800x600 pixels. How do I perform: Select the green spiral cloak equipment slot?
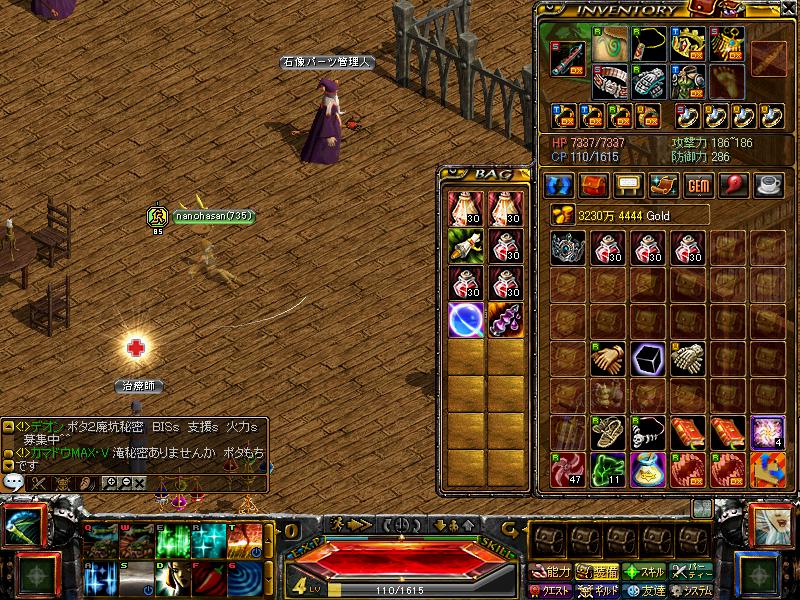pos(609,44)
